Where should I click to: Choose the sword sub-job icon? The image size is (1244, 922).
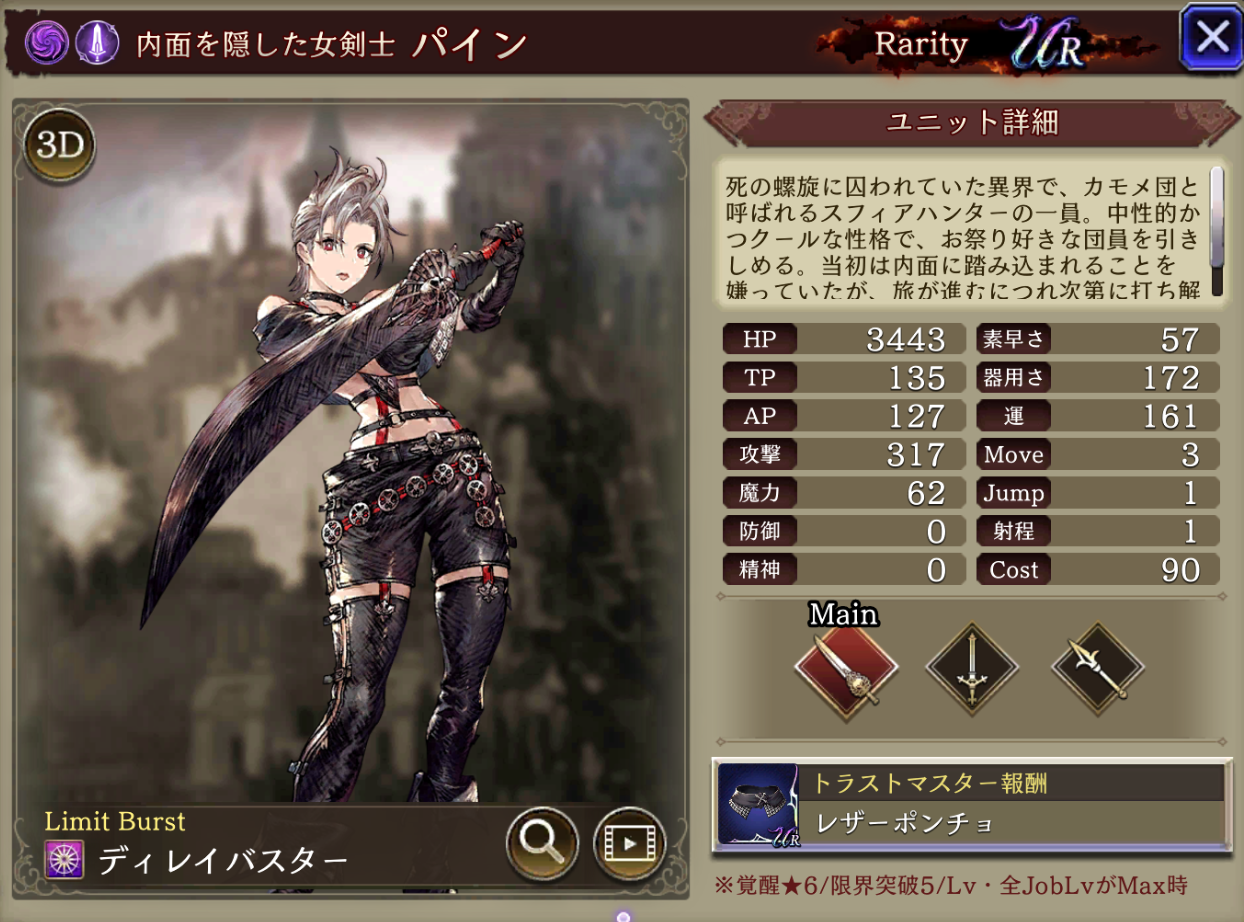click(x=972, y=669)
